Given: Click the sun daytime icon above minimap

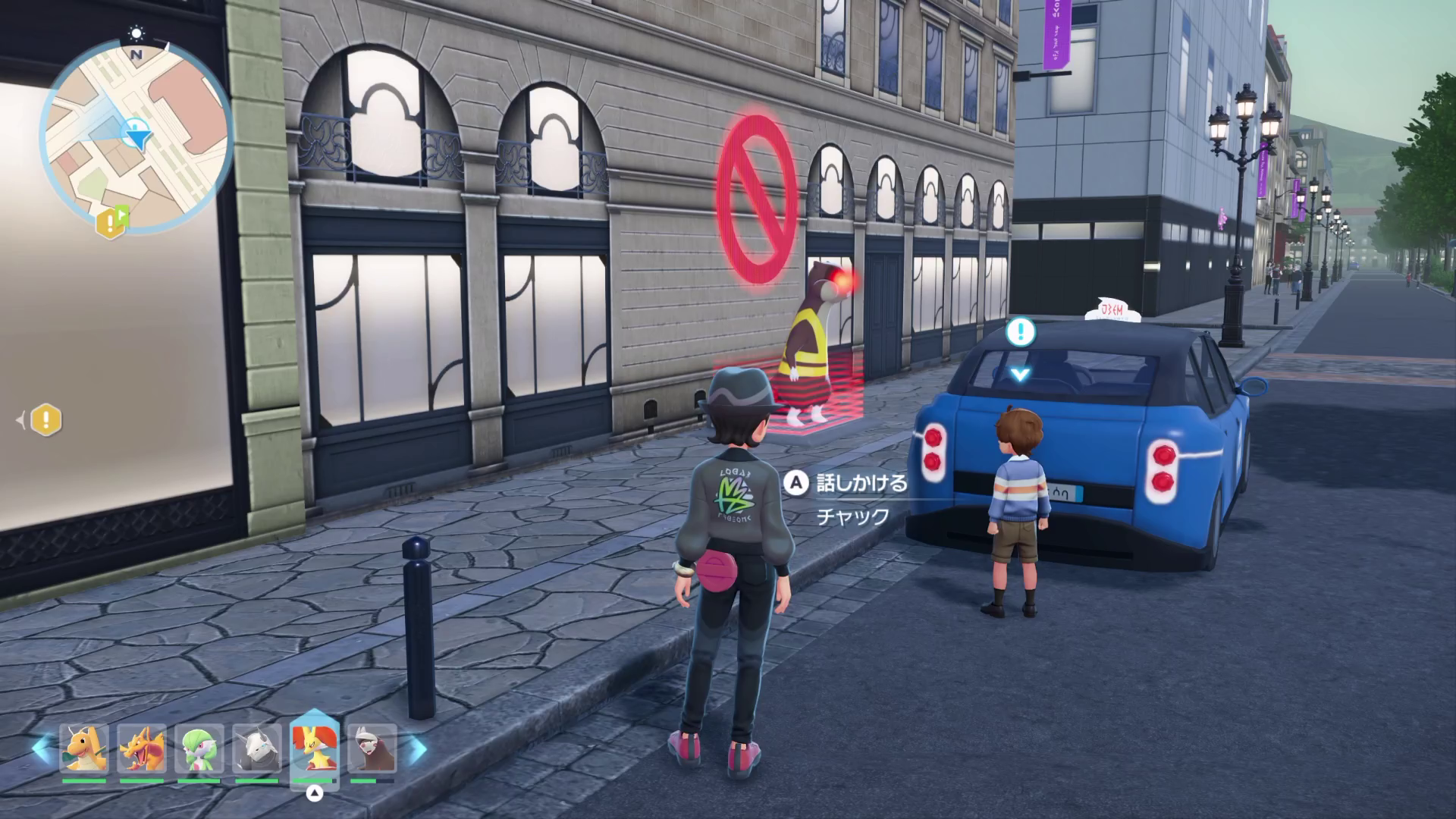Looking at the screenshot, I should [136, 33].
